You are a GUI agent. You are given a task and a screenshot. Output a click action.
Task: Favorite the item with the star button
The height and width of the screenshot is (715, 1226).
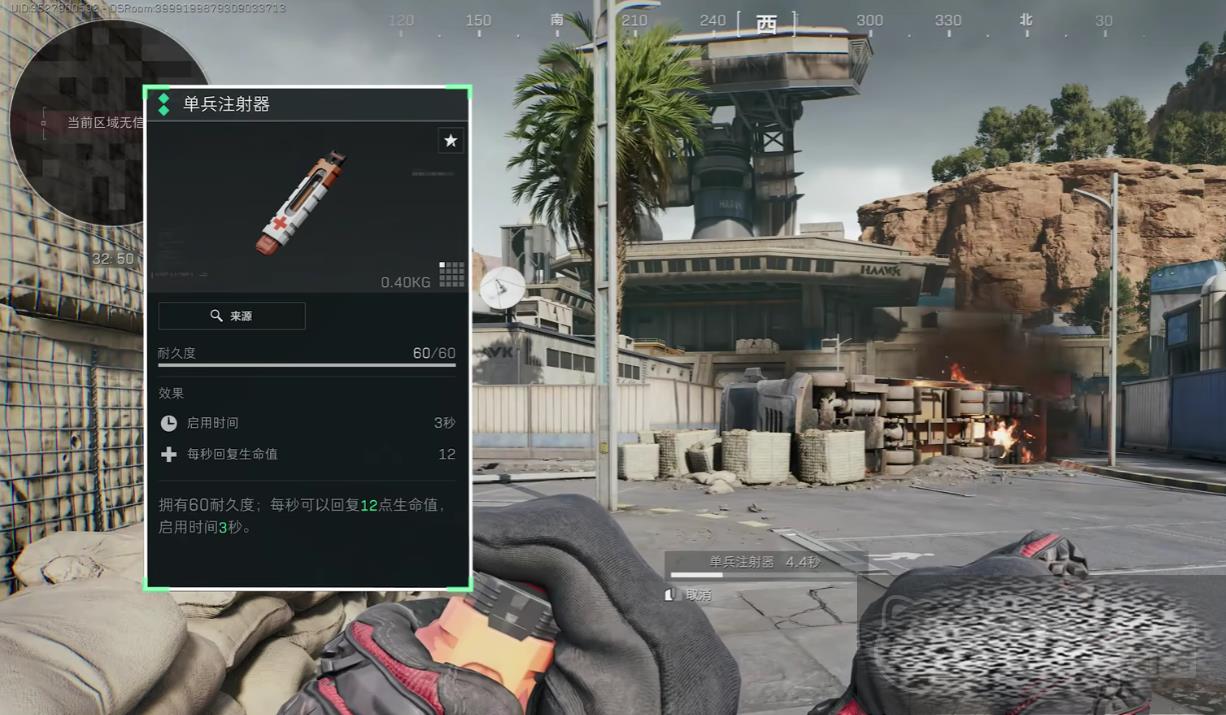pos(451,141)
